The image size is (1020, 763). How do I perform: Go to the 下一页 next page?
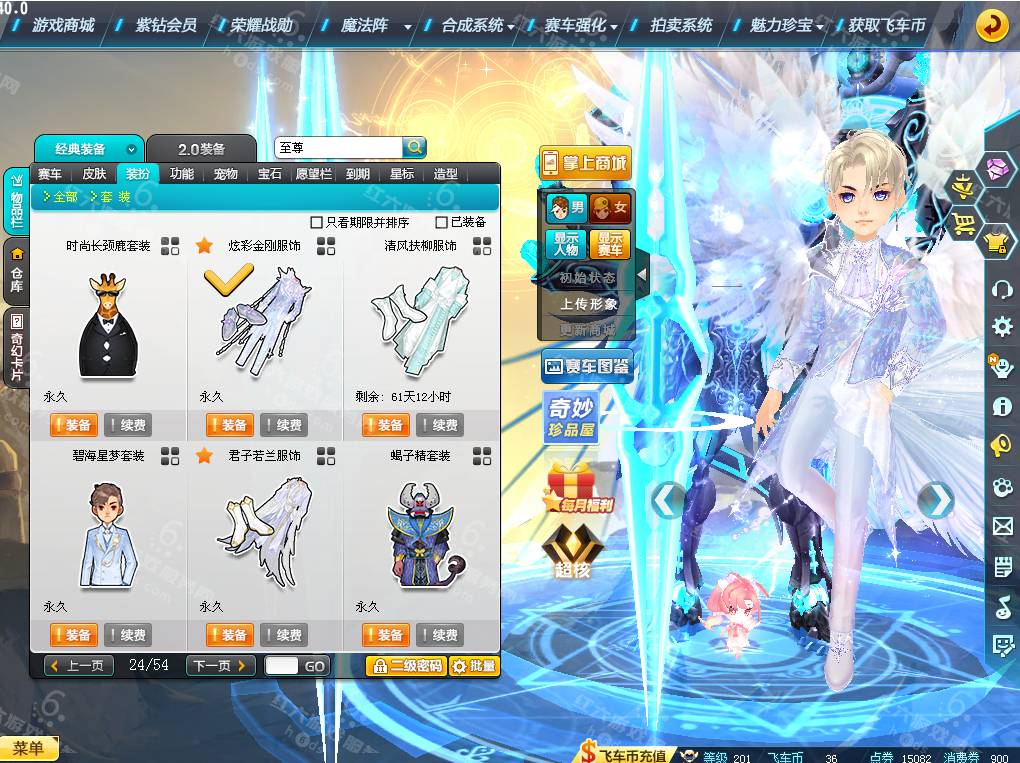[x=220, y=666]
